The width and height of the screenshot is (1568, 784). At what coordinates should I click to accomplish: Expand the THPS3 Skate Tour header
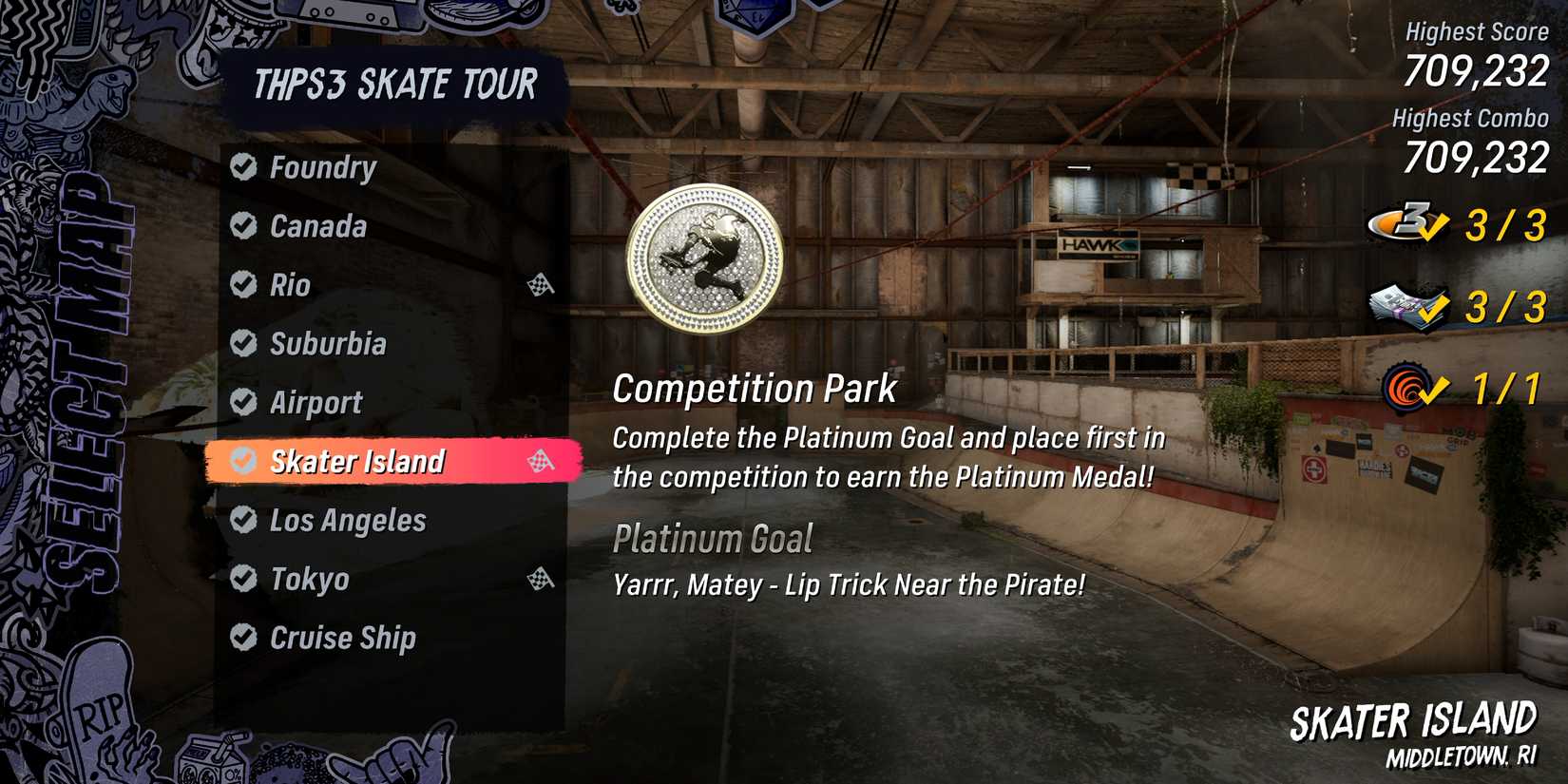pyautogui.click(x=394, y=85)
